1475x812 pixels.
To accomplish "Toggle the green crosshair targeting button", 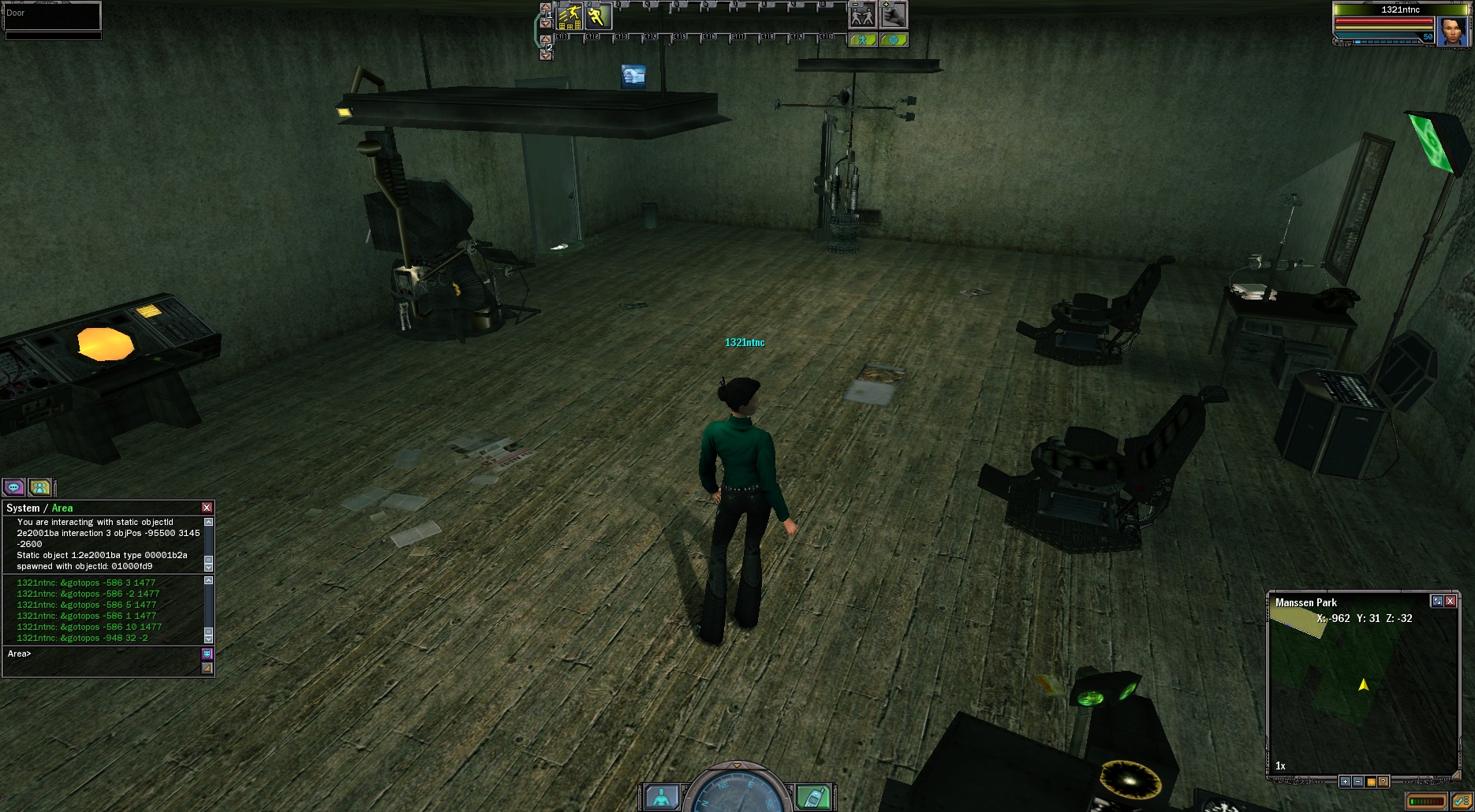I will tap(893, 39).
